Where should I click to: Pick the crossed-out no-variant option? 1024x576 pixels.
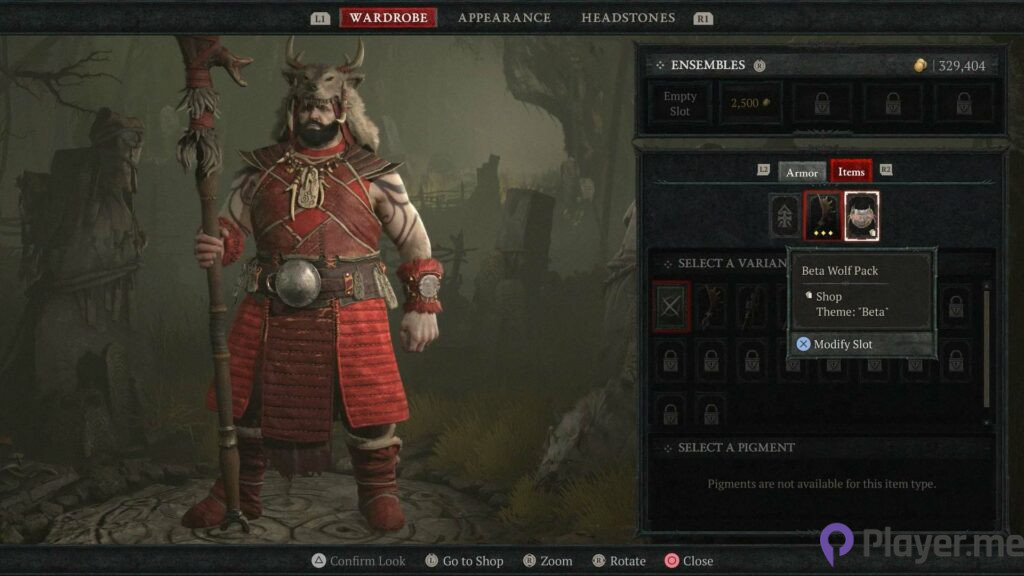pos(670,306)
